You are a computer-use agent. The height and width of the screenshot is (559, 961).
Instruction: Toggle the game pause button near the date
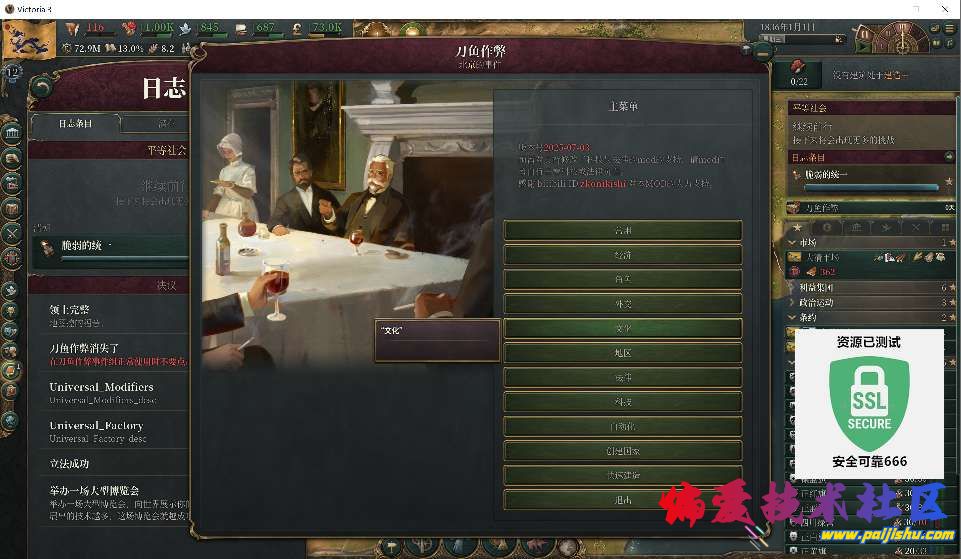point(864,33)
